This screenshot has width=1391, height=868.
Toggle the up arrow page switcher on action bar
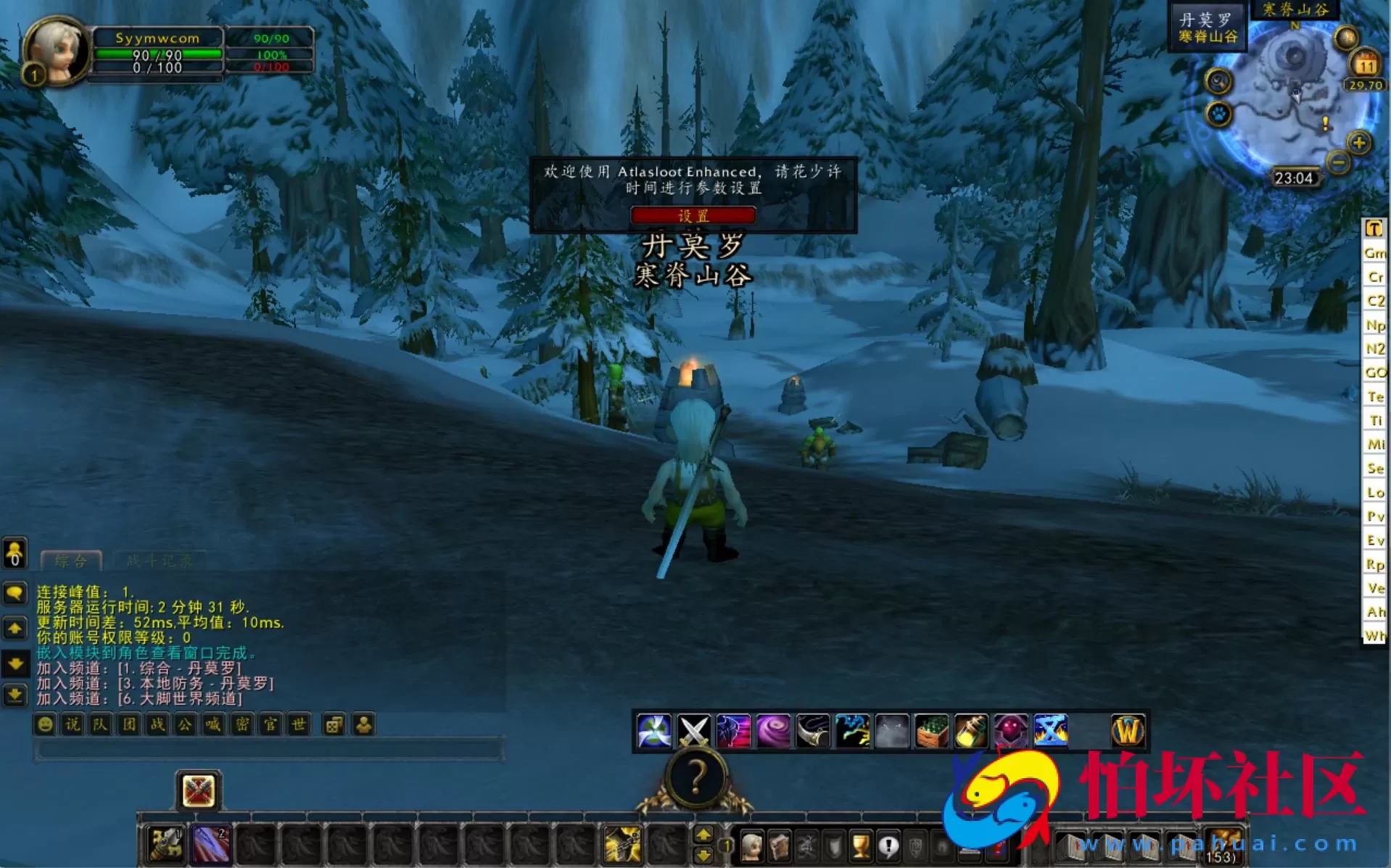(x=704, y=834)
